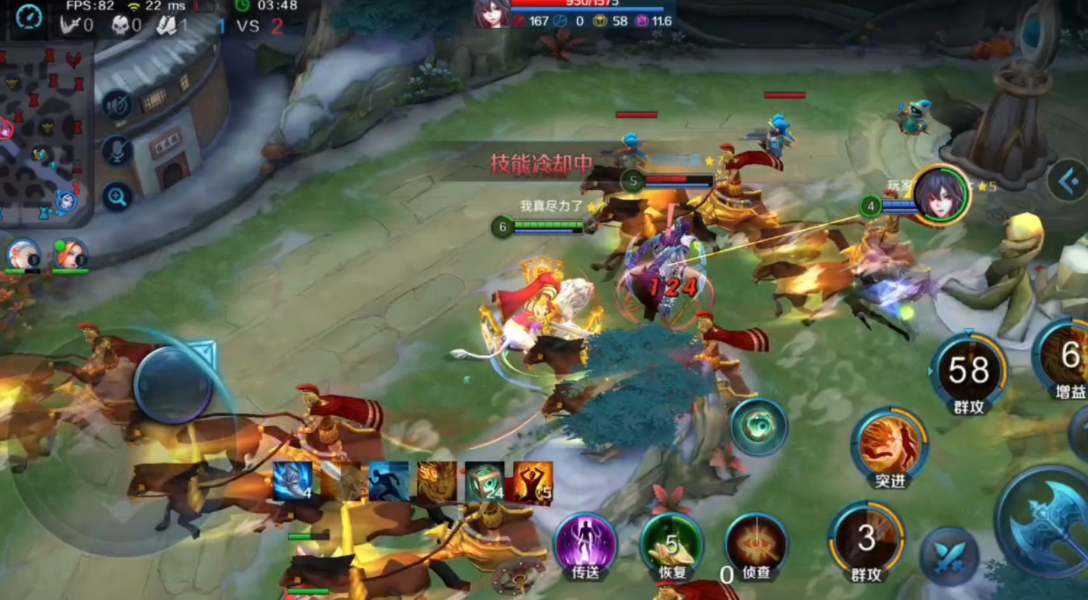Image resolution: width=1088 pixels, height=600 pixels.
Task: Select the green cube buff icon
Action: pyautogui.click(x=485, y=481)
